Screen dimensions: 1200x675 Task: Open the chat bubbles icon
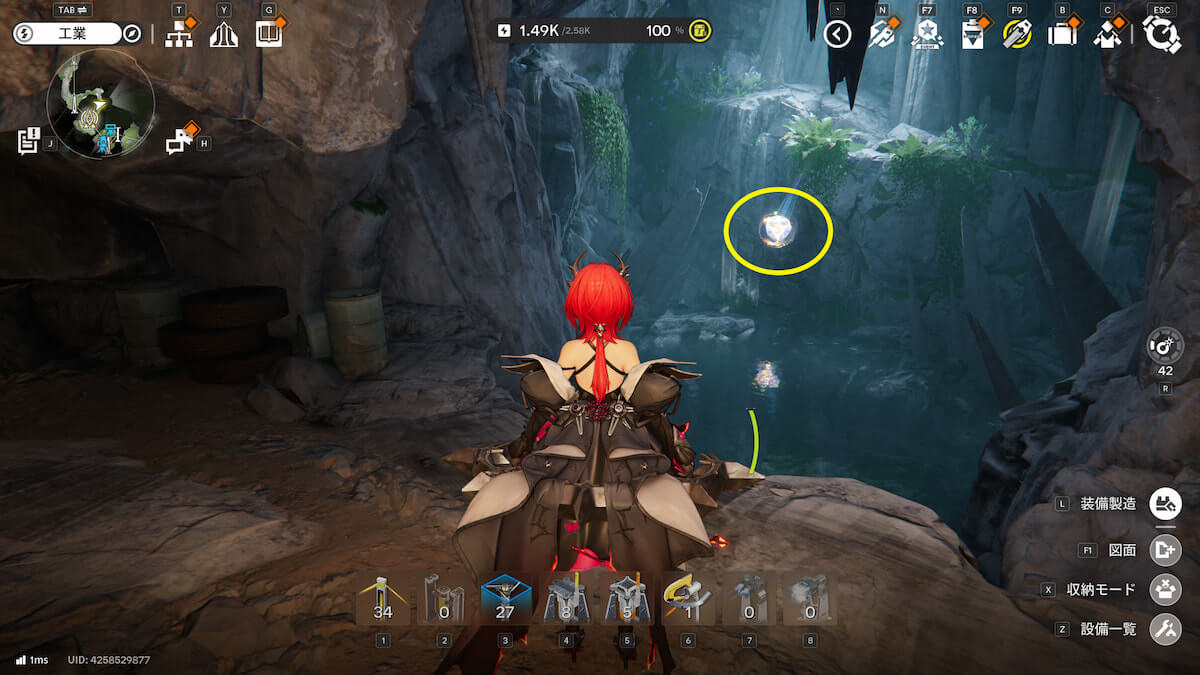[179, 142]
